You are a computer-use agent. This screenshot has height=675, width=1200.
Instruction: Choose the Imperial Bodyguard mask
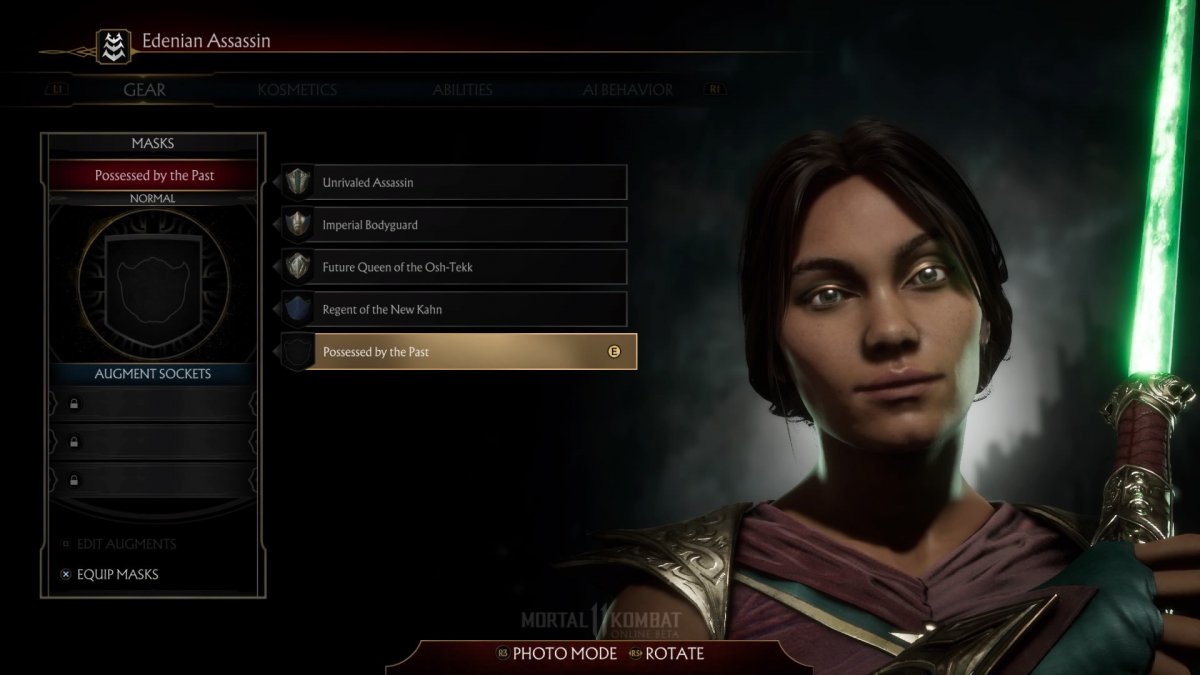[454, 225]
